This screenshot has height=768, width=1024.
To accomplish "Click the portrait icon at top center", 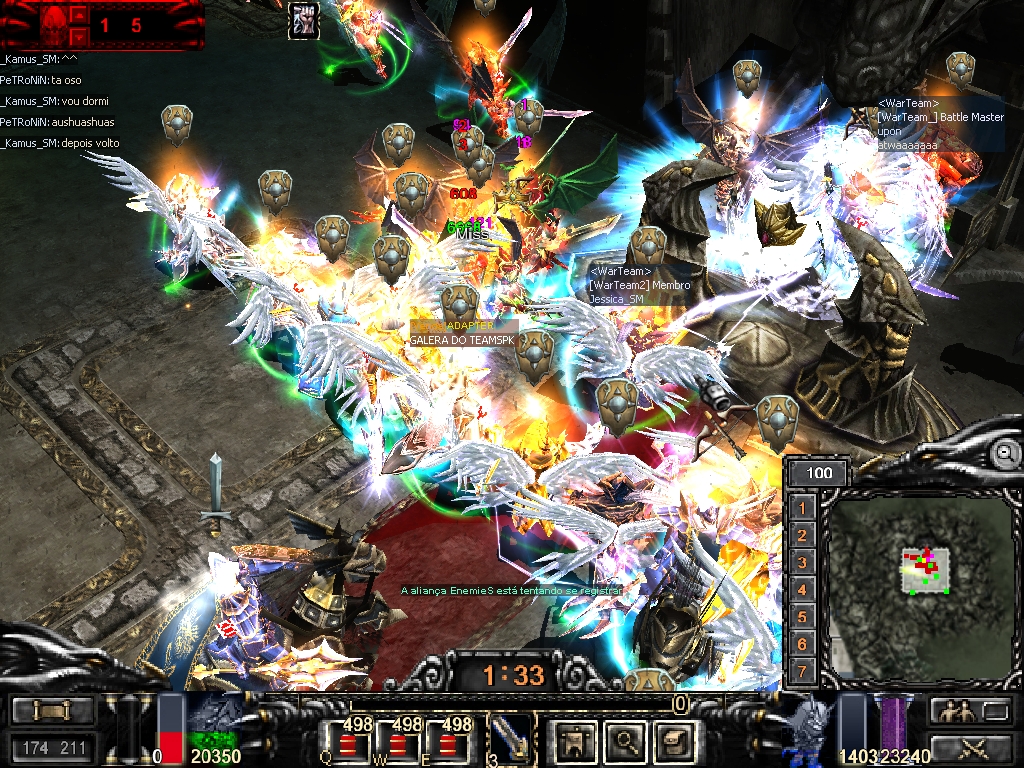I will (x=304, y=20).
